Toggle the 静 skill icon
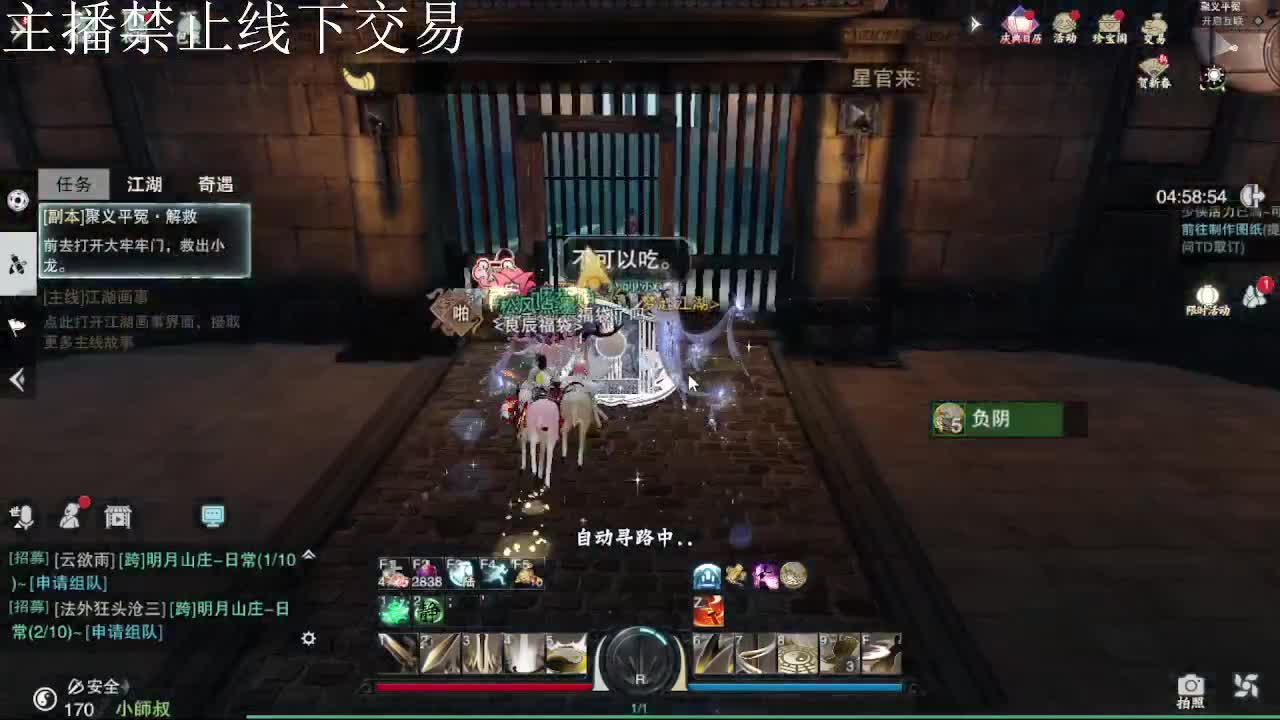Screen dimensions: 1280x720 [x=429, y=611]
